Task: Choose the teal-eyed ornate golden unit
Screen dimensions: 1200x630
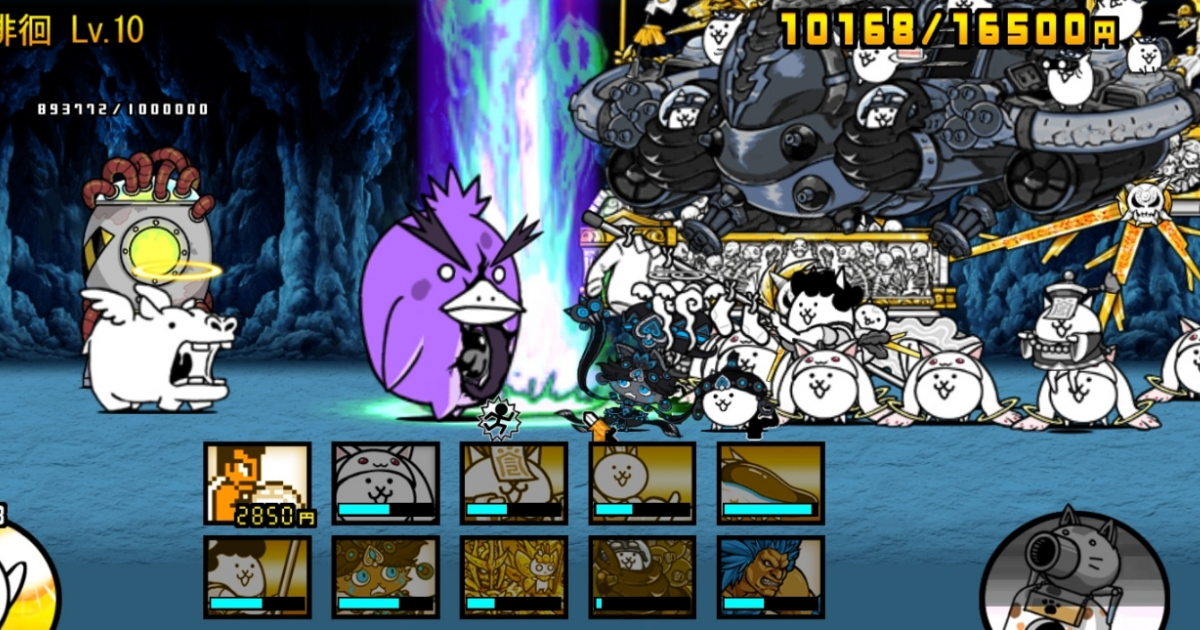Action: click(x=385, y=577)
